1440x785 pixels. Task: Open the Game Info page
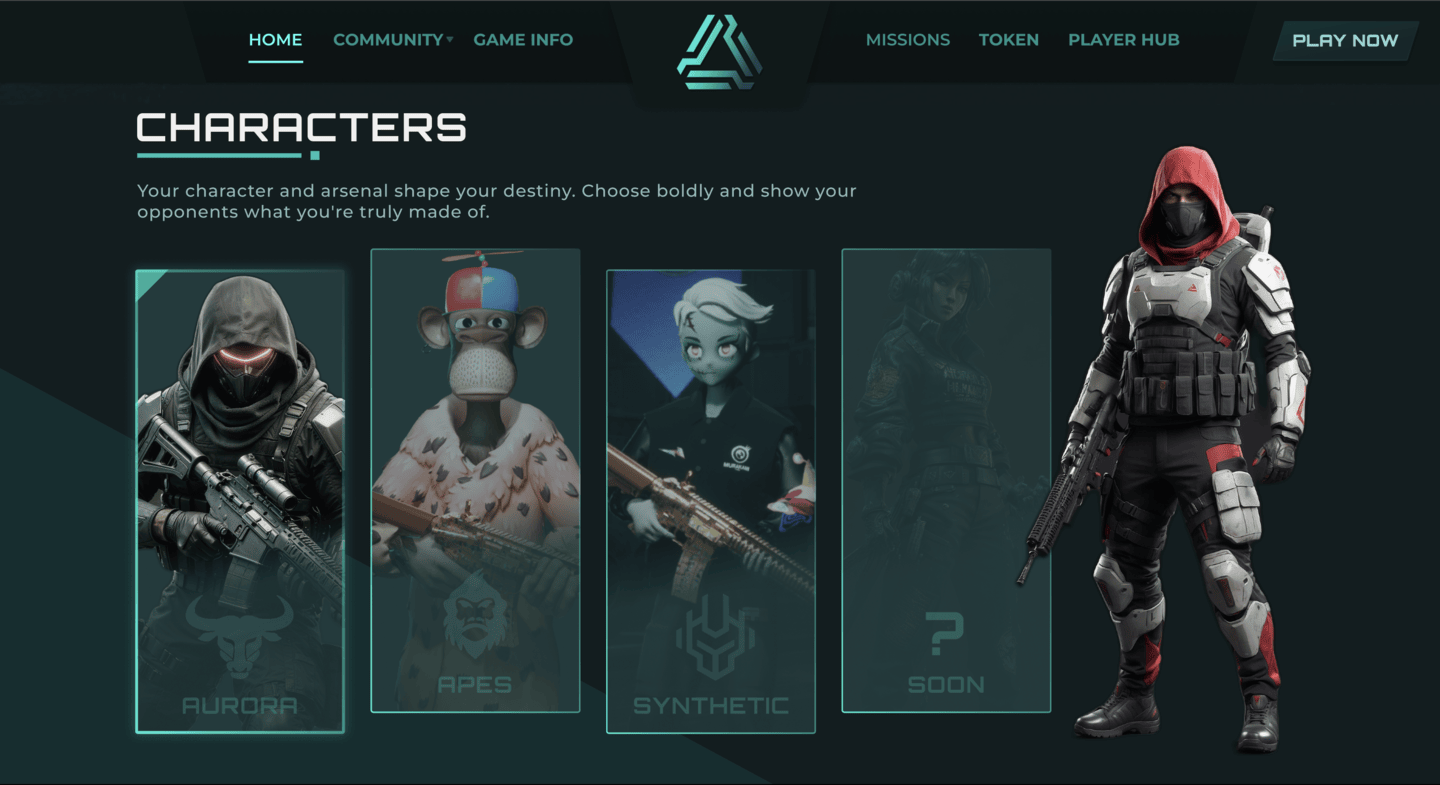[x=523, y=40]
